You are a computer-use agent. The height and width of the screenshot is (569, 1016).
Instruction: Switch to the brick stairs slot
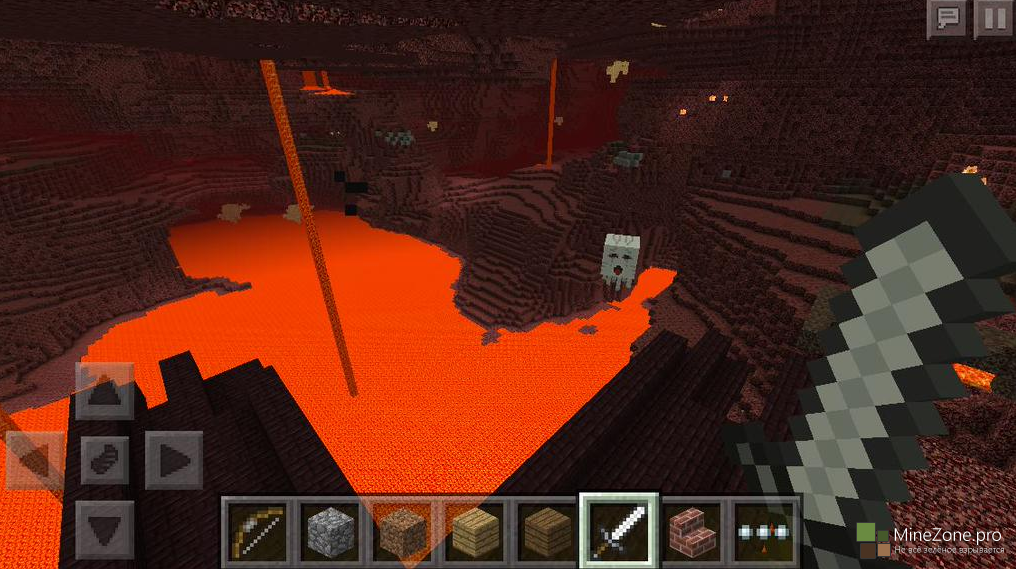pyautogui.click(x=693, y=530)
